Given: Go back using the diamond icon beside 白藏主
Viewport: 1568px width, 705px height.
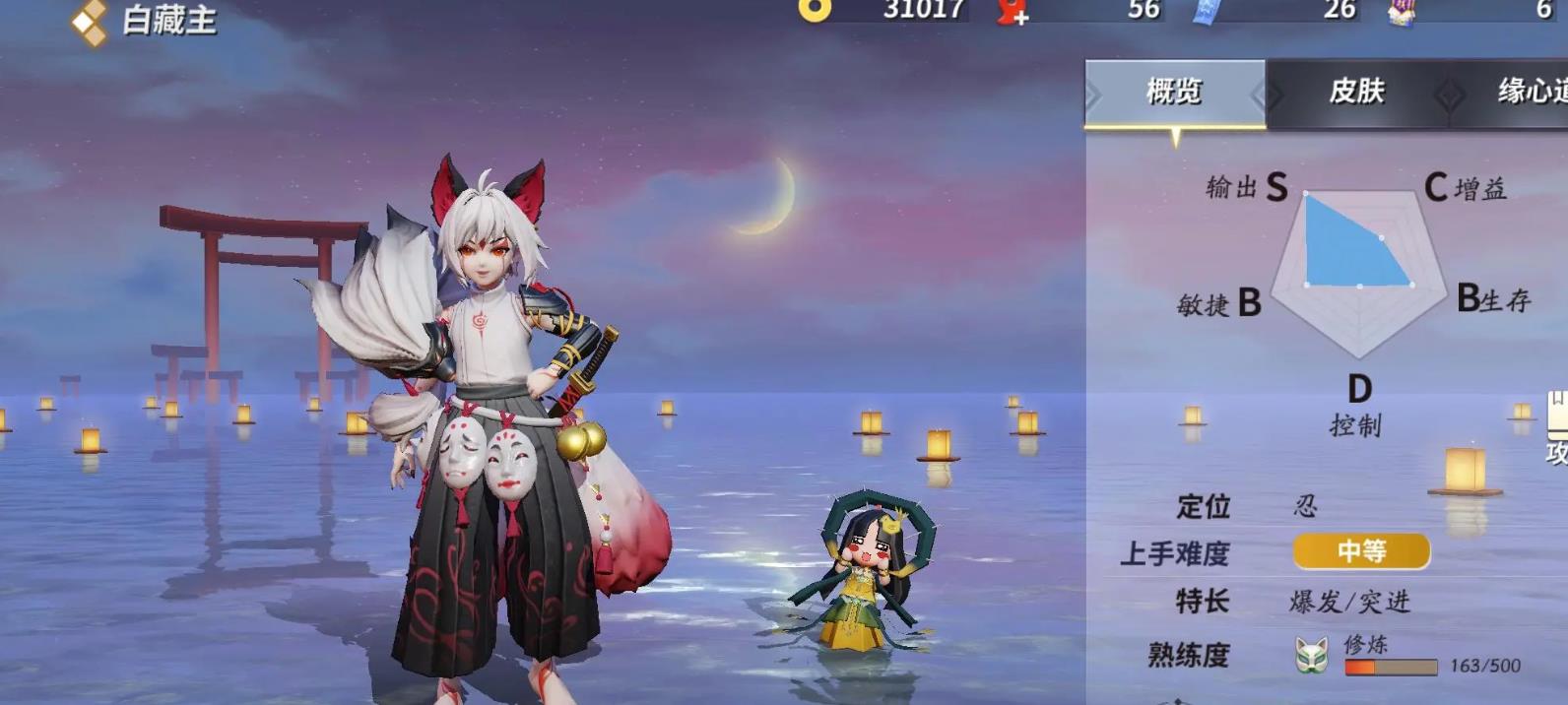Looking at the screenshot, I should tap(90, 22).
